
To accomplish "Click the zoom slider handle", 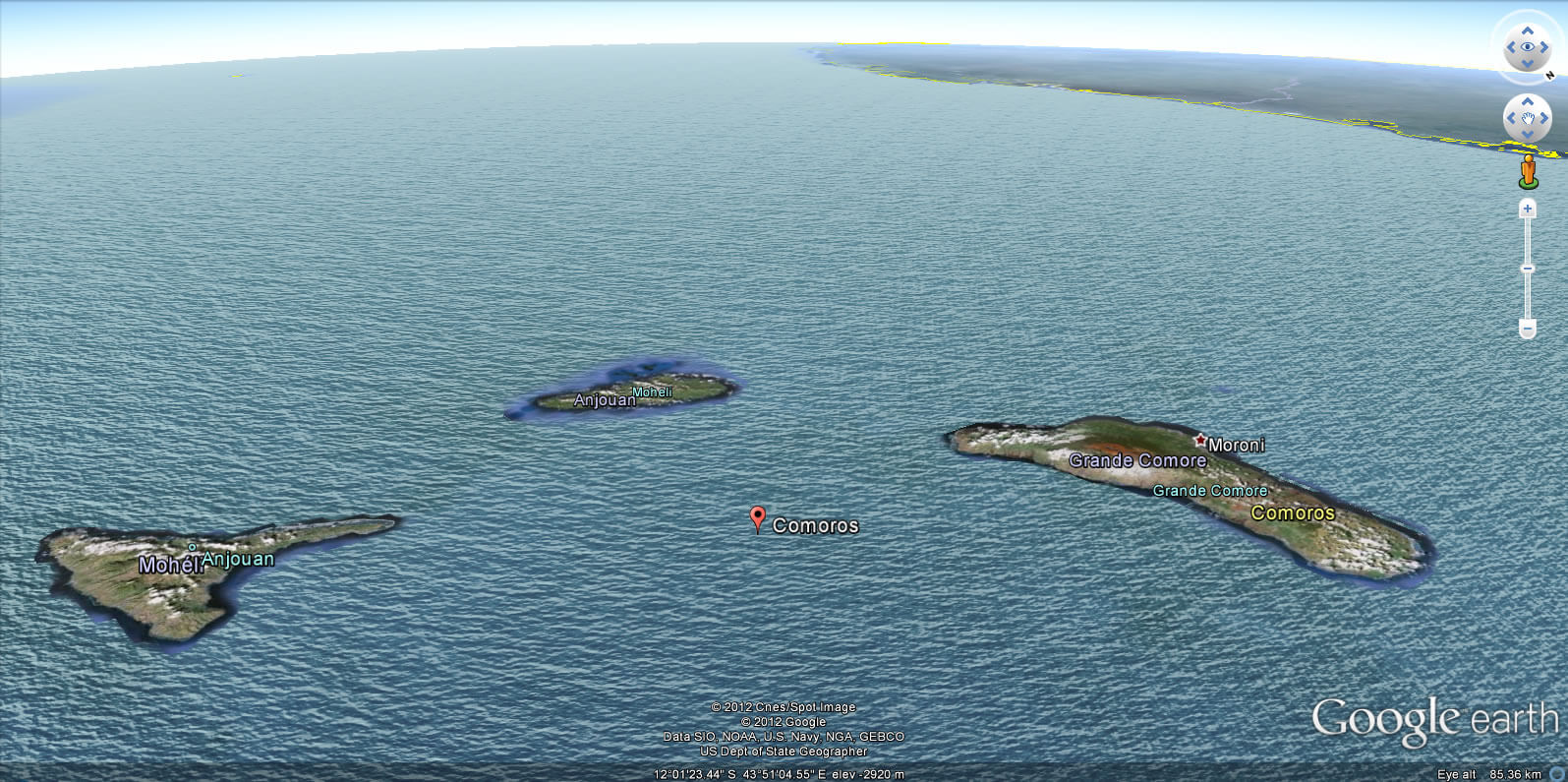I will pos(1527,268).
